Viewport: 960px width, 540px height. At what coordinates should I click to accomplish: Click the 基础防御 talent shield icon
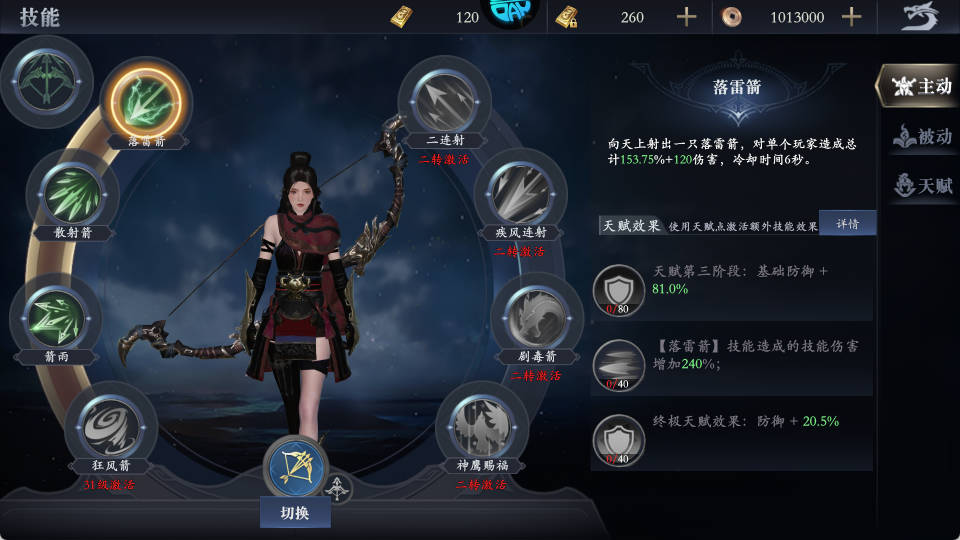[x=619, y=291]
